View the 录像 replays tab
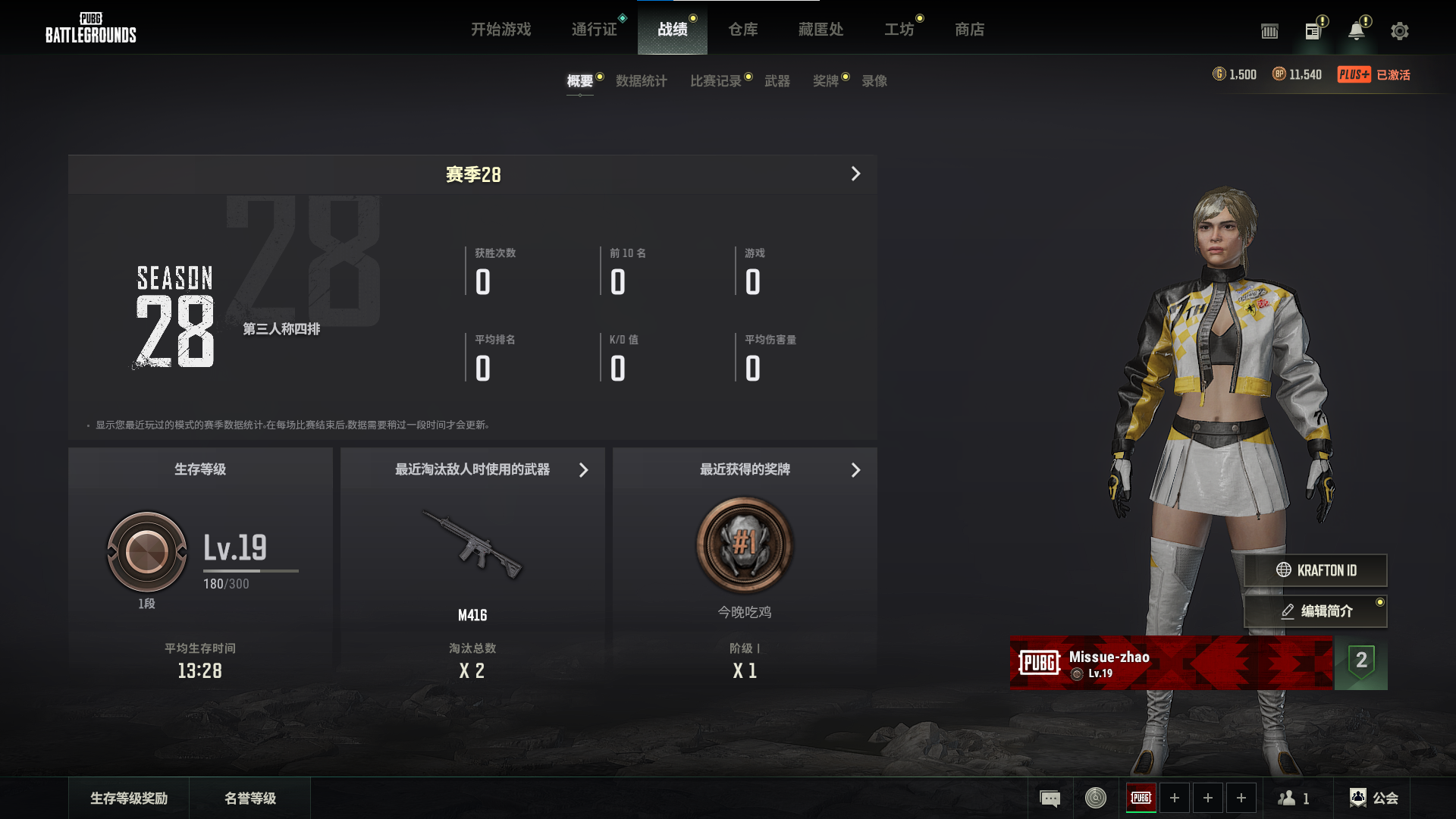Screen dimensions: 1456x819 (874, 81)
